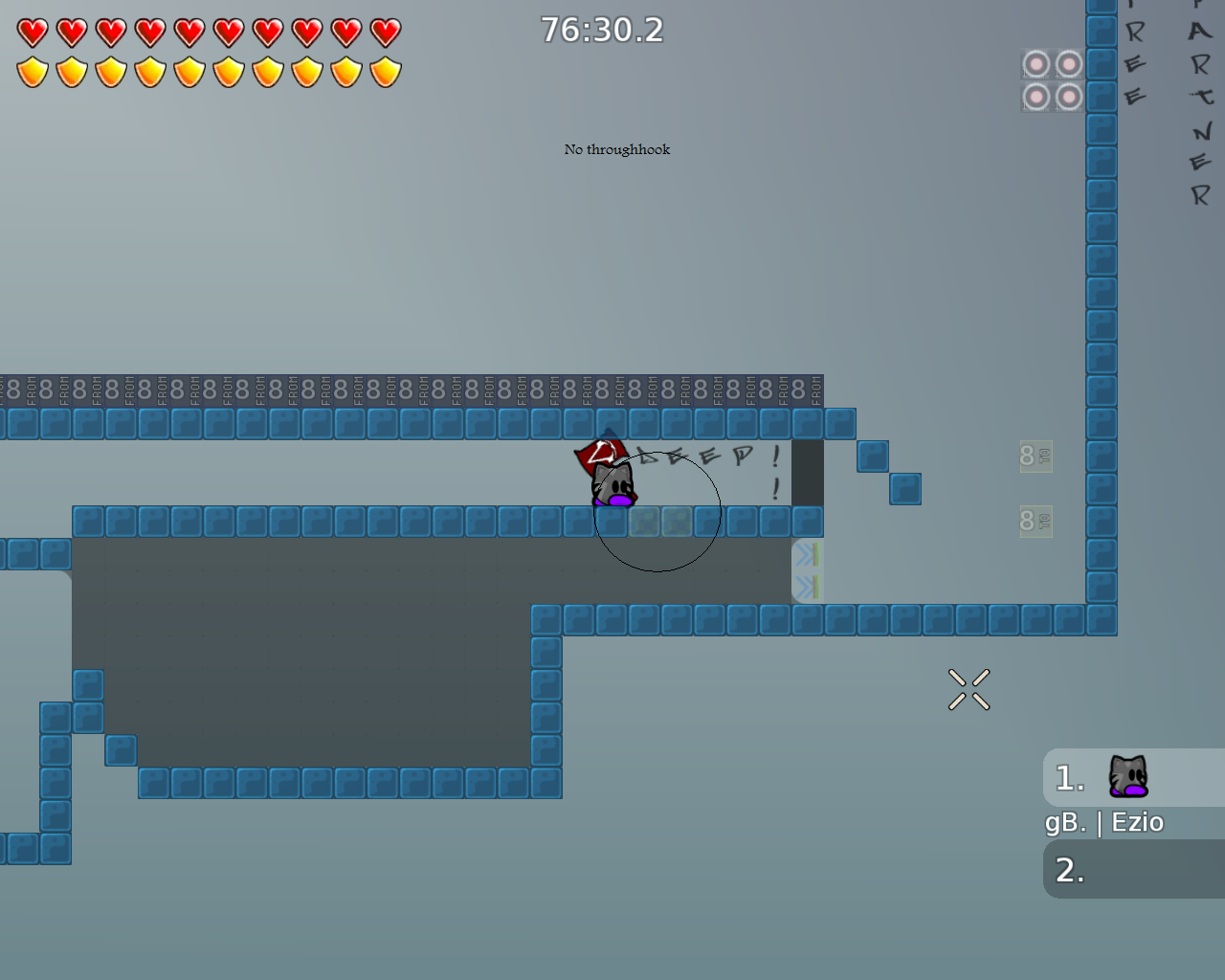Click the crosshair cursor marker

[x=969, y=689]
